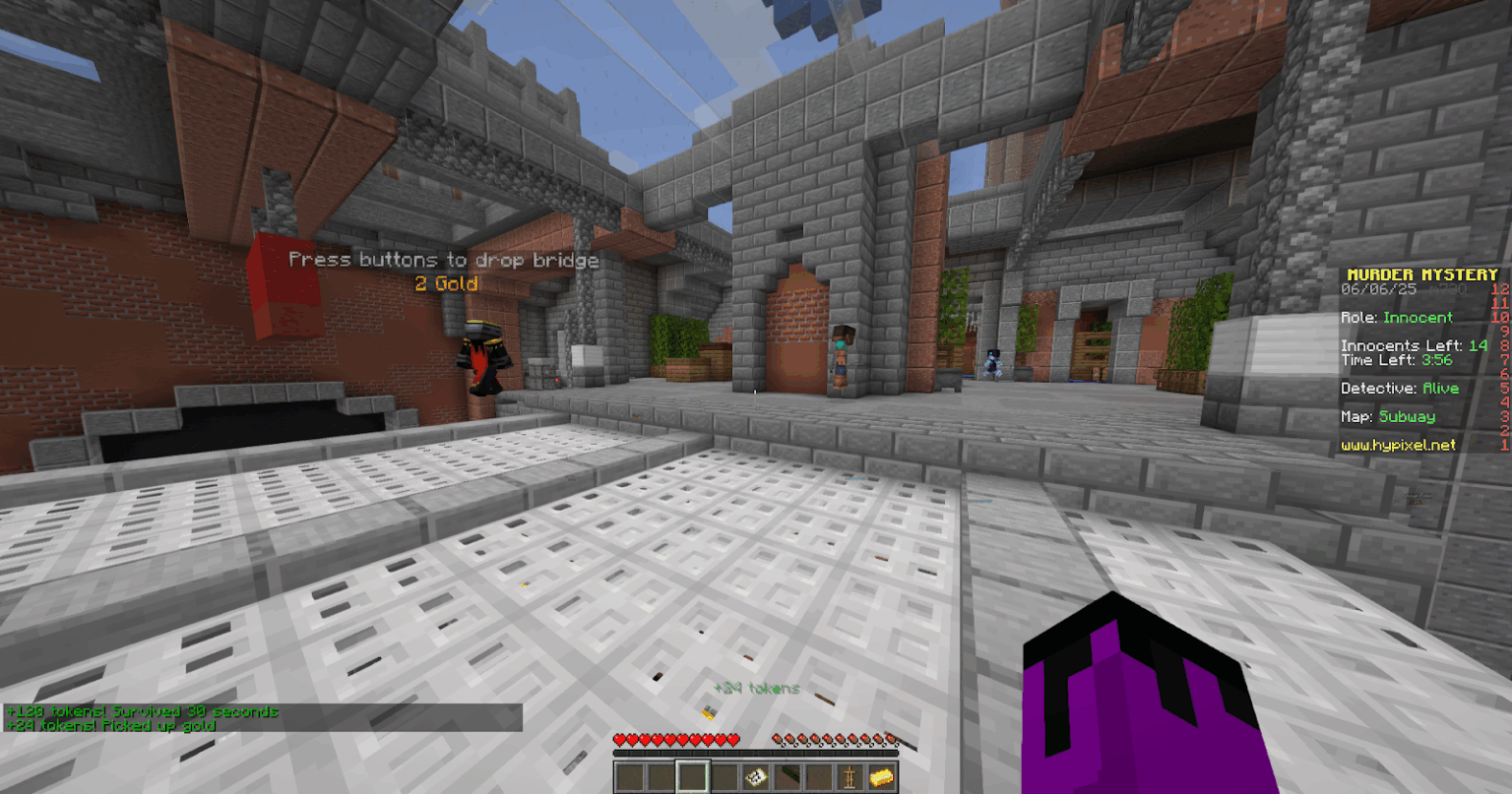1512x794 pixels.
Task: Open the www.hypixel.net link on the scoreboard
Action: [1400, 445]
